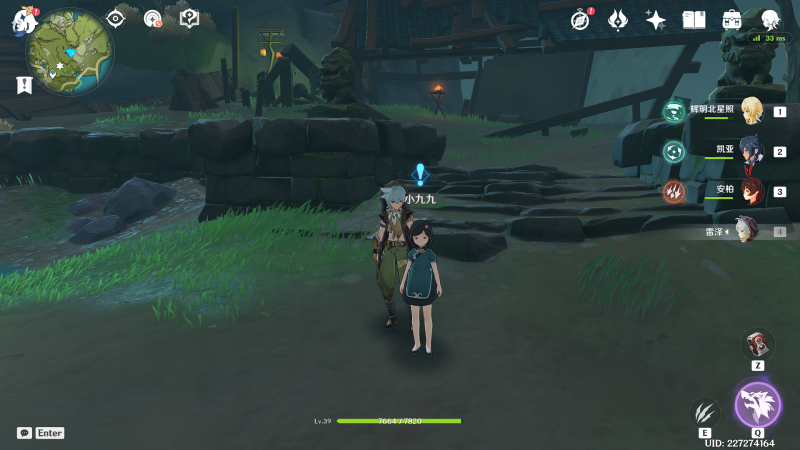Activate the claw elemental skill
800x450 pixels.
(705, 413)
